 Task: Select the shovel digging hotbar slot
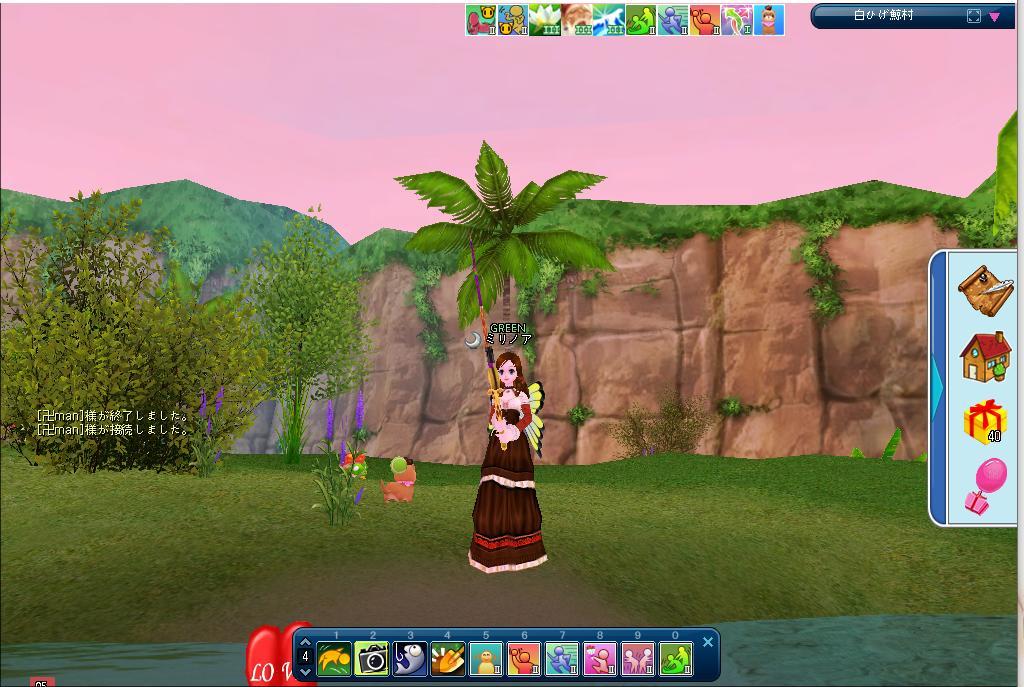(x=447, y=659)
